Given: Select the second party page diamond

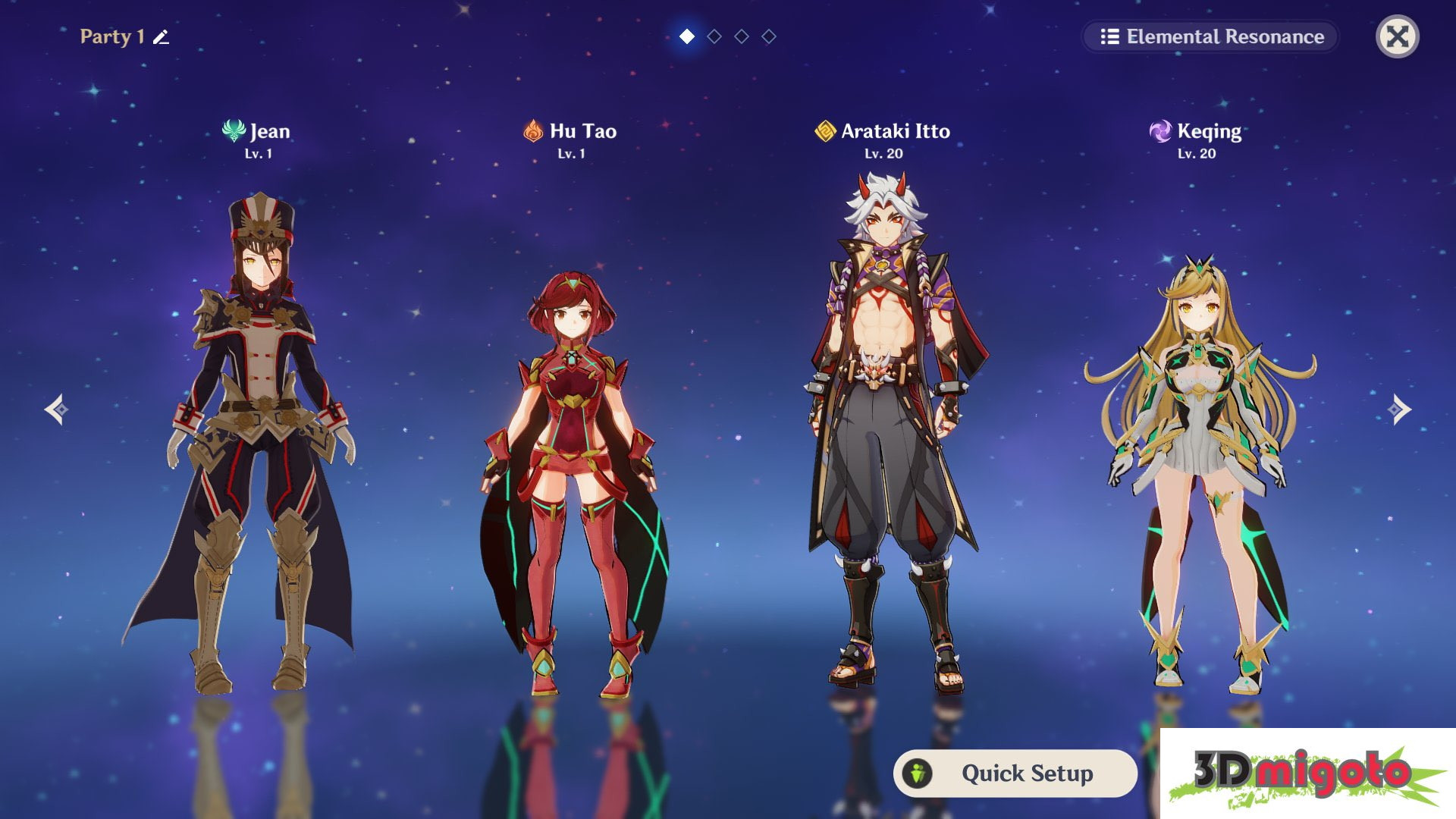Looking at the screenshot, I should [x=714, y=35].
